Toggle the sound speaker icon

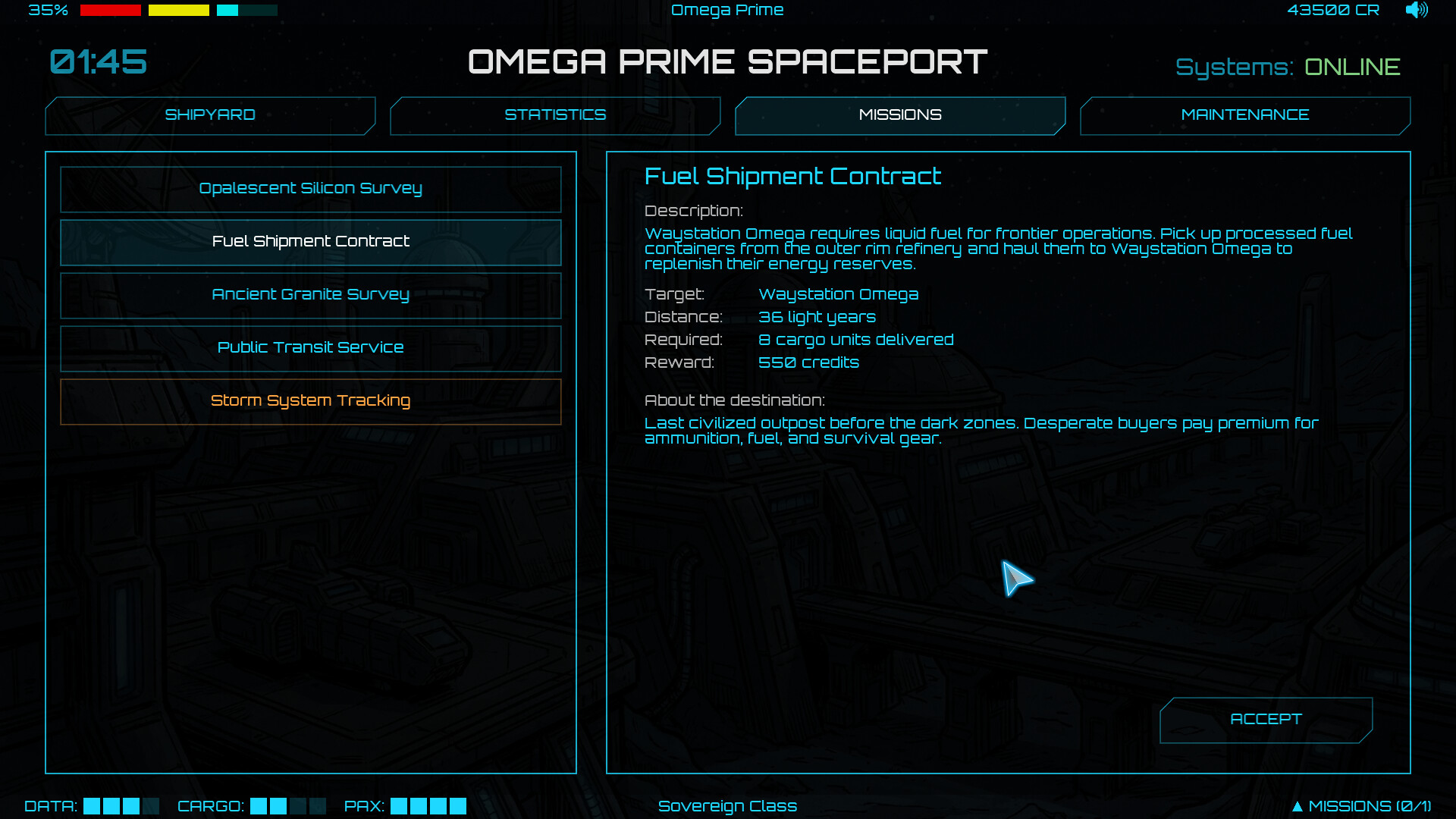(1416, 10)
